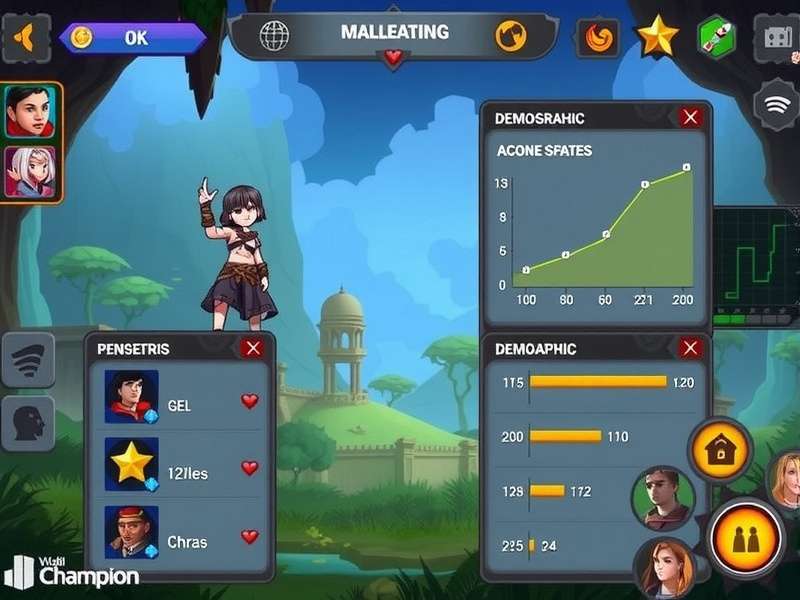Activate the orange swirl icon
800x600 pixels.
(600, 38)
